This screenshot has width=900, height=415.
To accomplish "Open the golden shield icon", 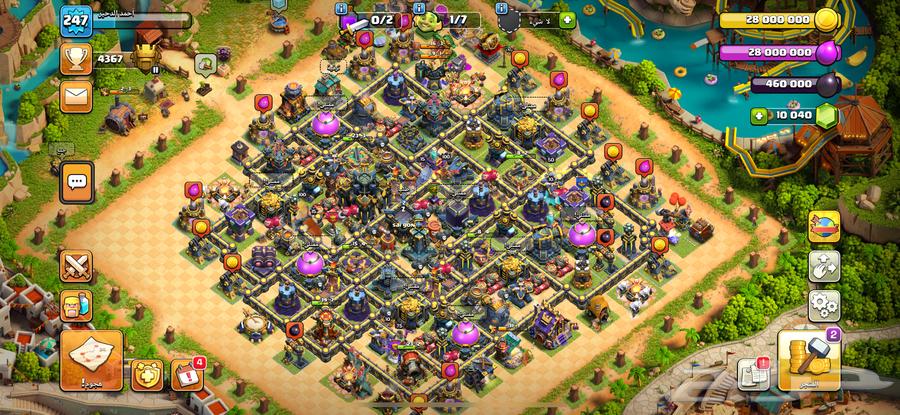I will (x=144, y=374).
